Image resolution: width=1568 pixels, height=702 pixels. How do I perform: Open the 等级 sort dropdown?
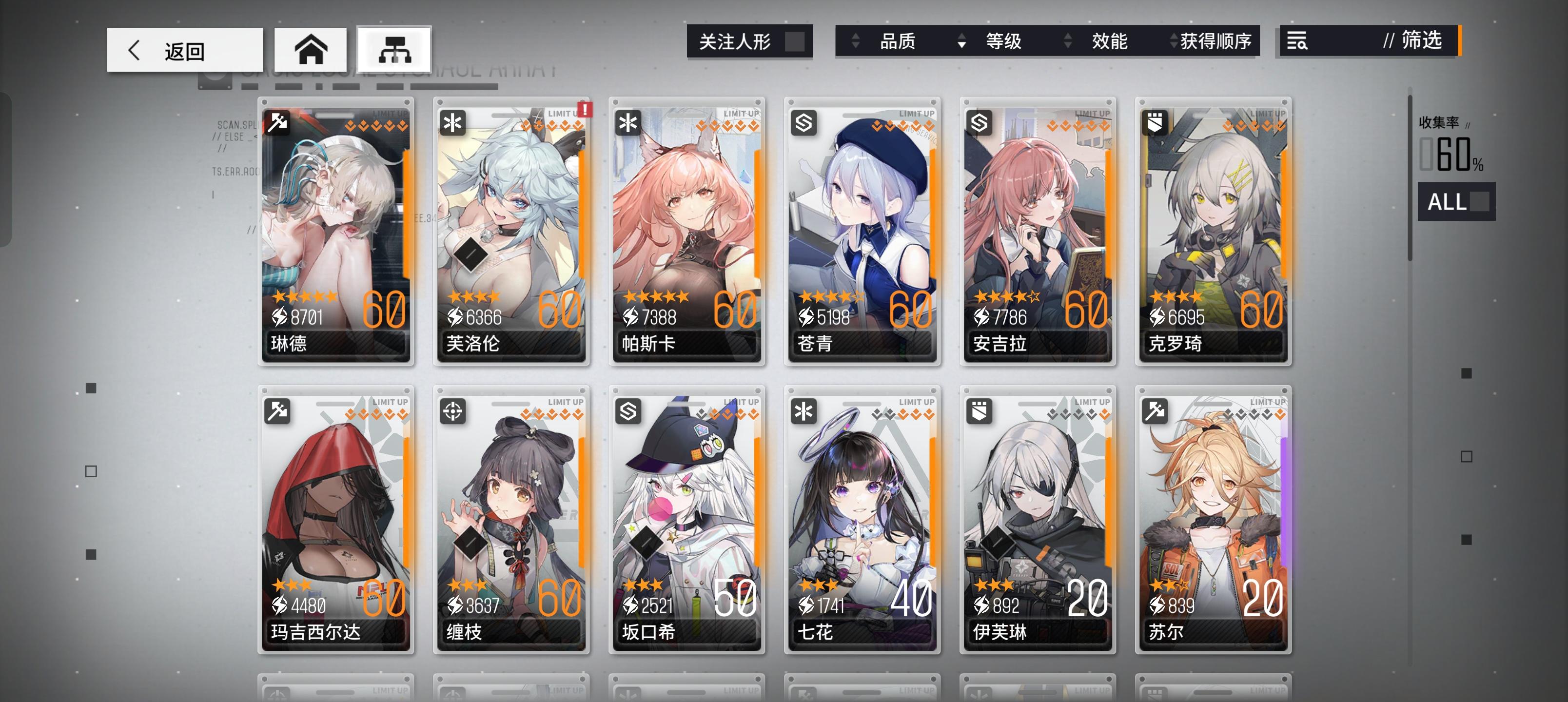pyautogui.click(x=1003, y=41)
